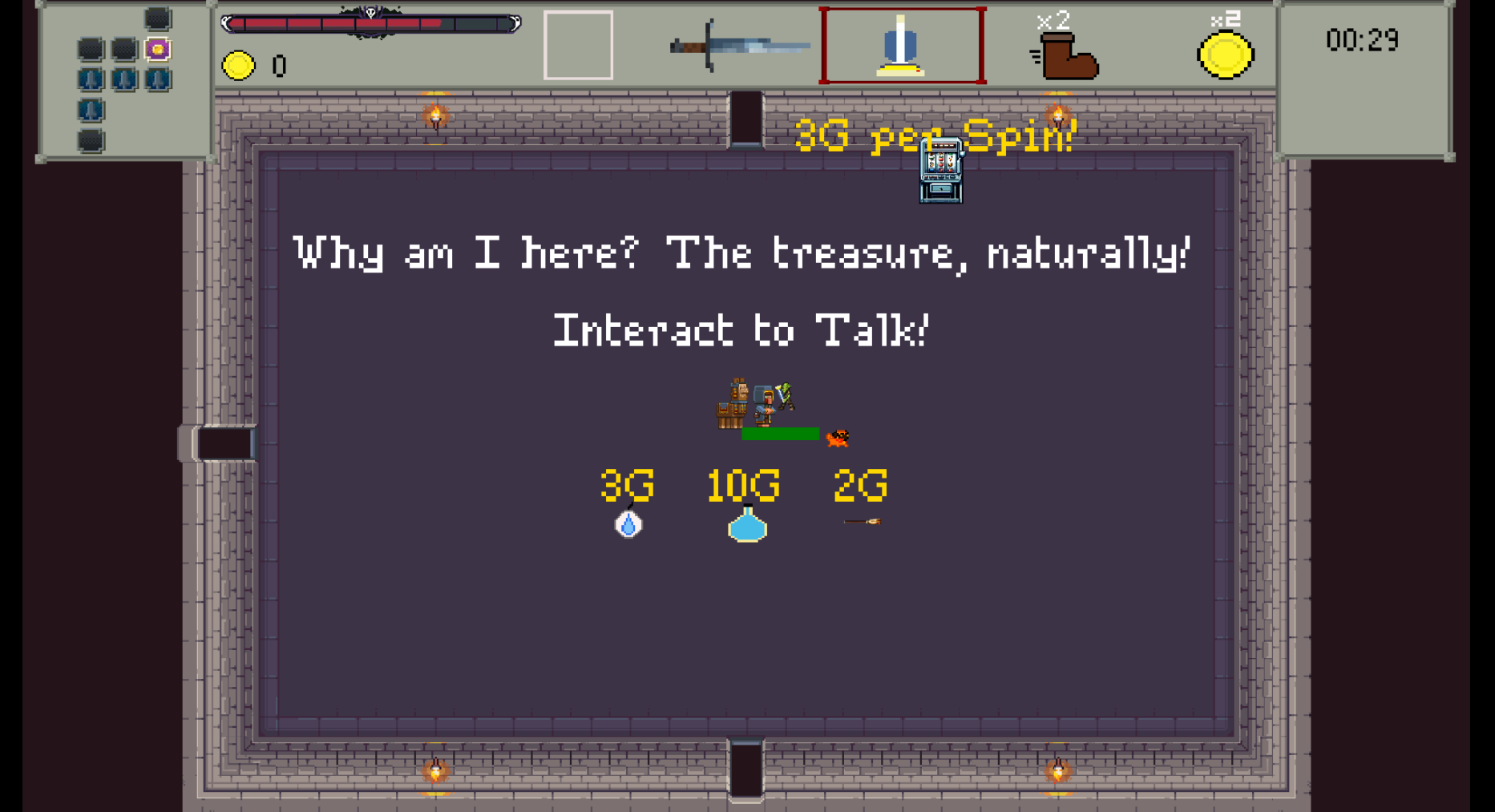Select the purple shop room on minimap
1495x812 pixels.
[158, 50]
